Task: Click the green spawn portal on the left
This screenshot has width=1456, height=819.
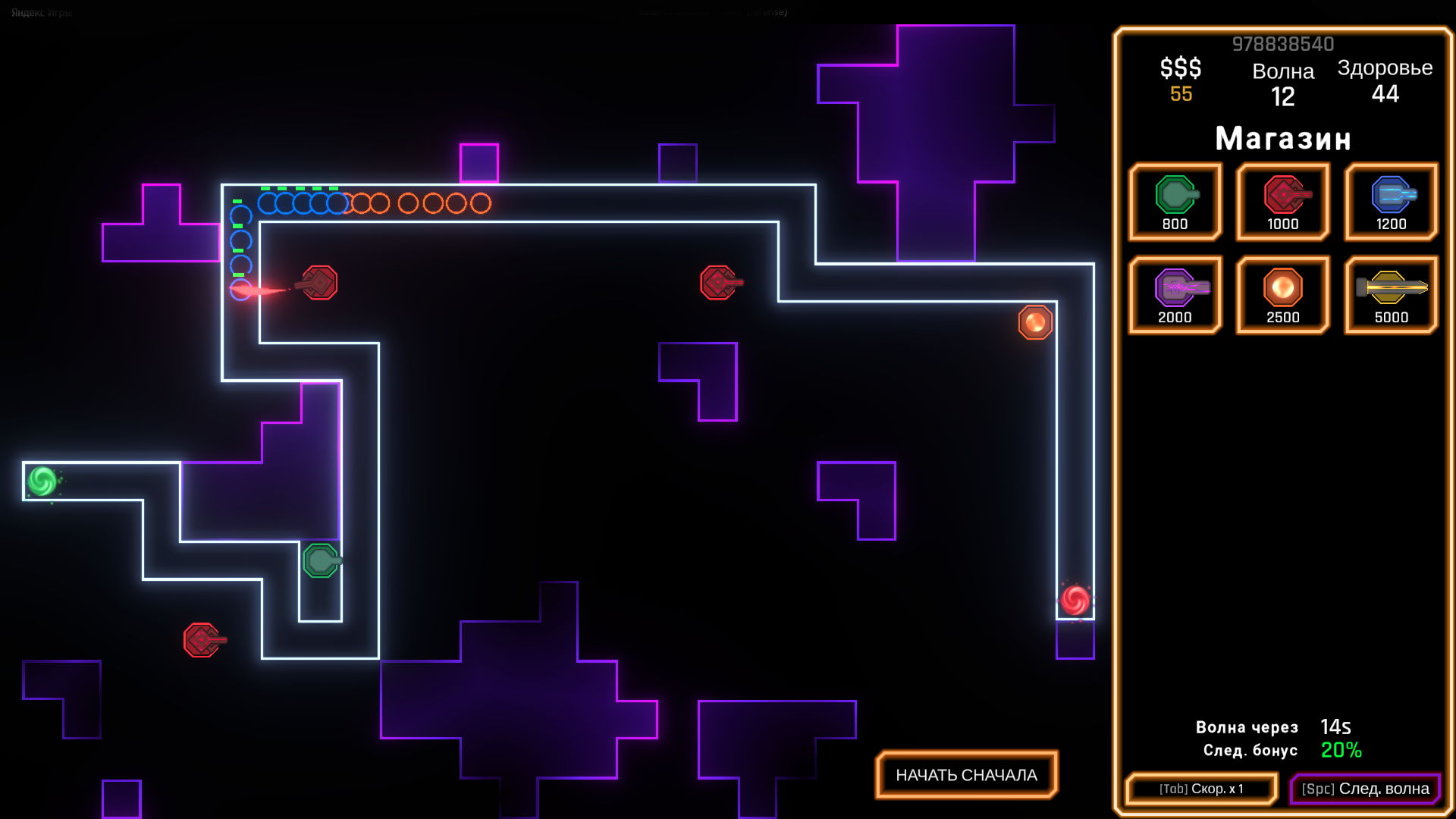Action: tap(42, 479)
